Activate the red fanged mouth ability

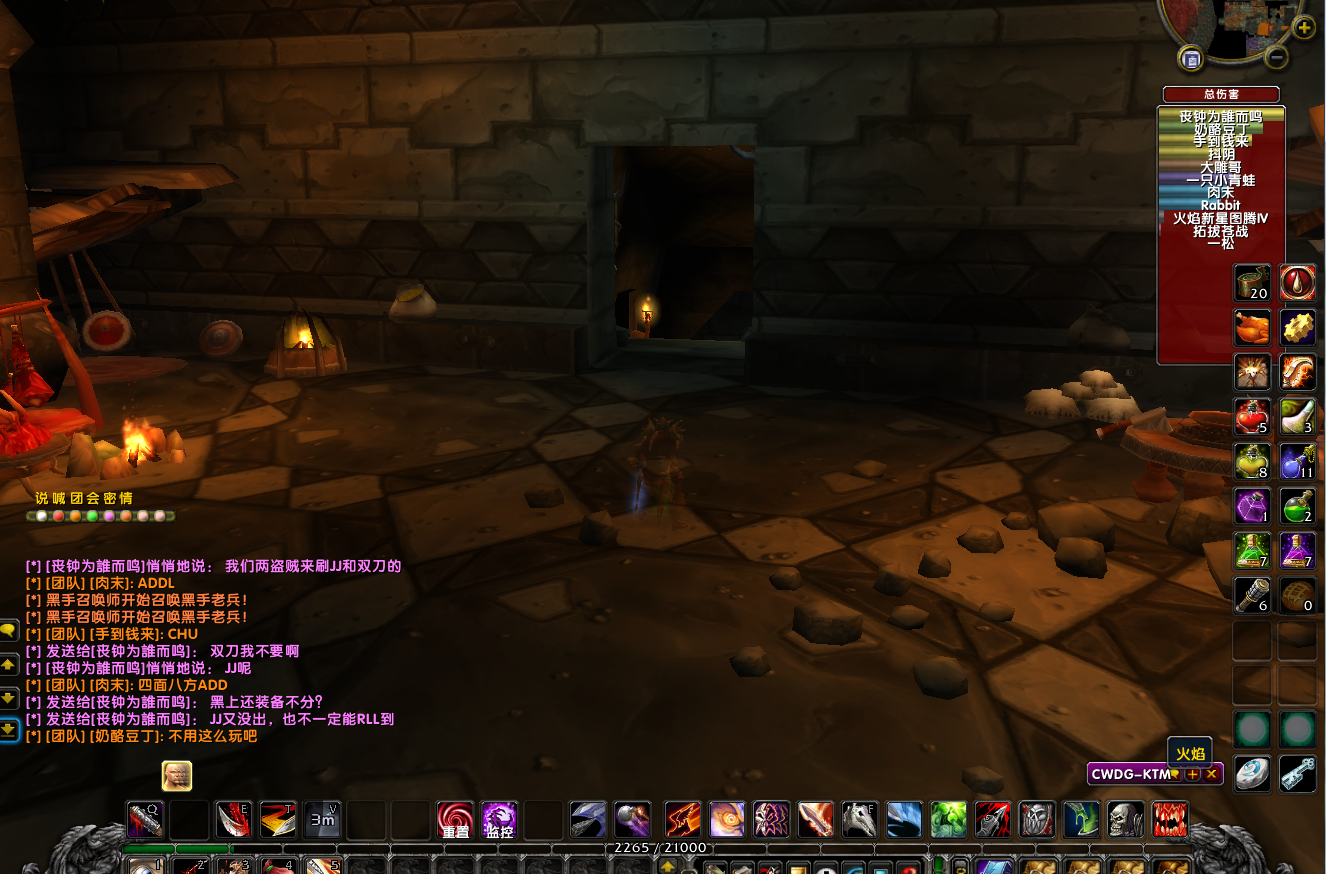[x=1169, y=820]
